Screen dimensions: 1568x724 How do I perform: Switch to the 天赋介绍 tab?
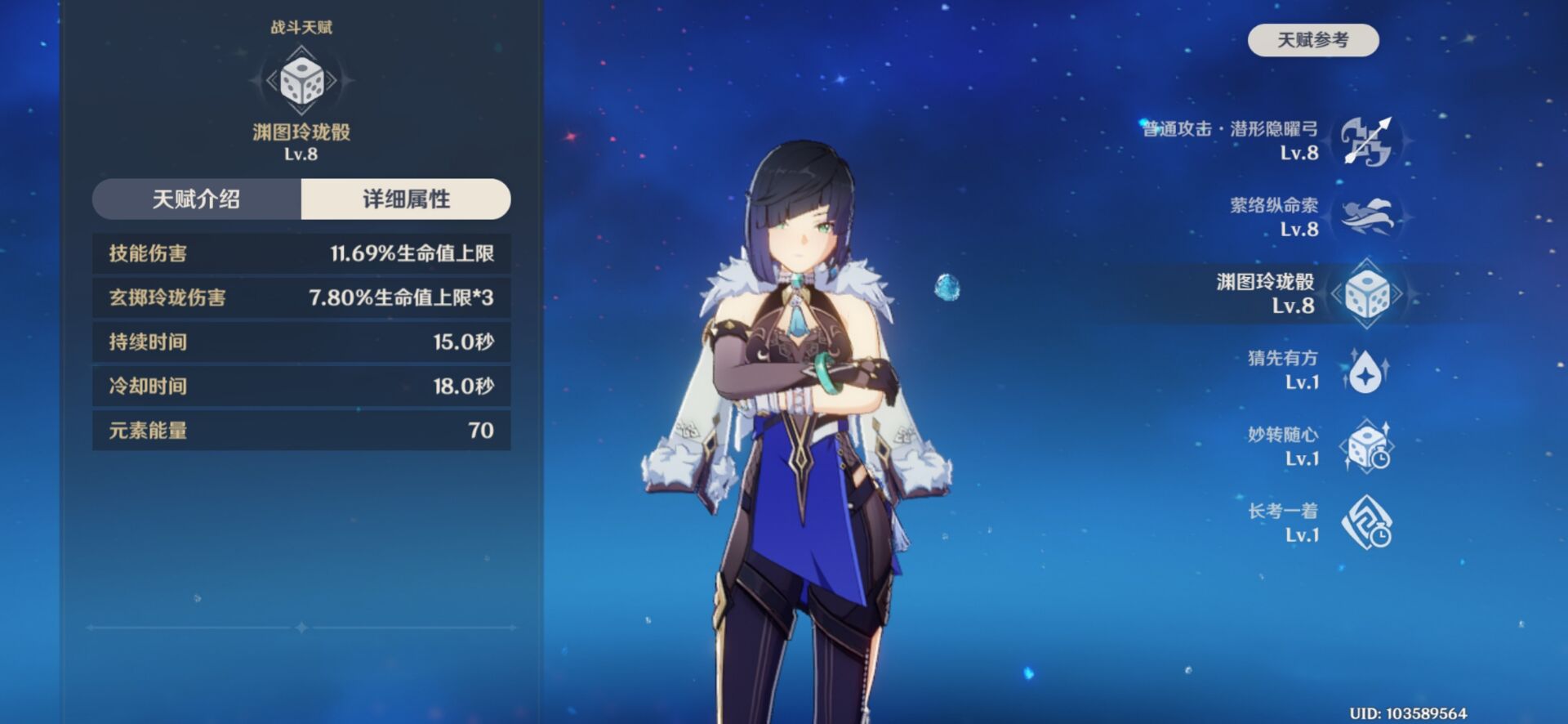point(197,199)
